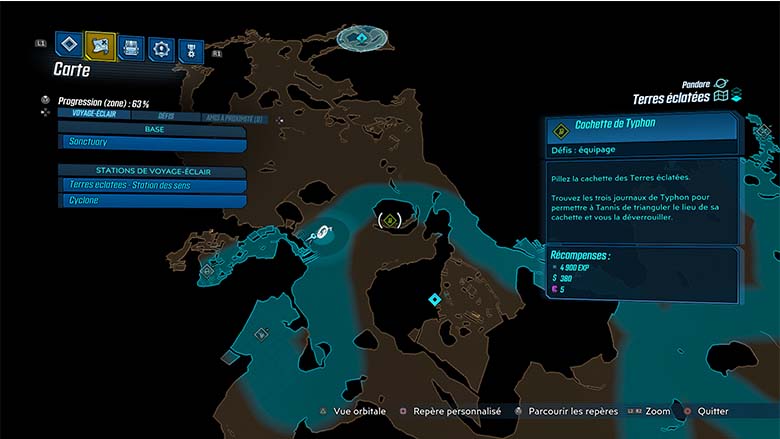Select Parcourir les repères
Screen dimensions: 780x439
coord(561,411)
